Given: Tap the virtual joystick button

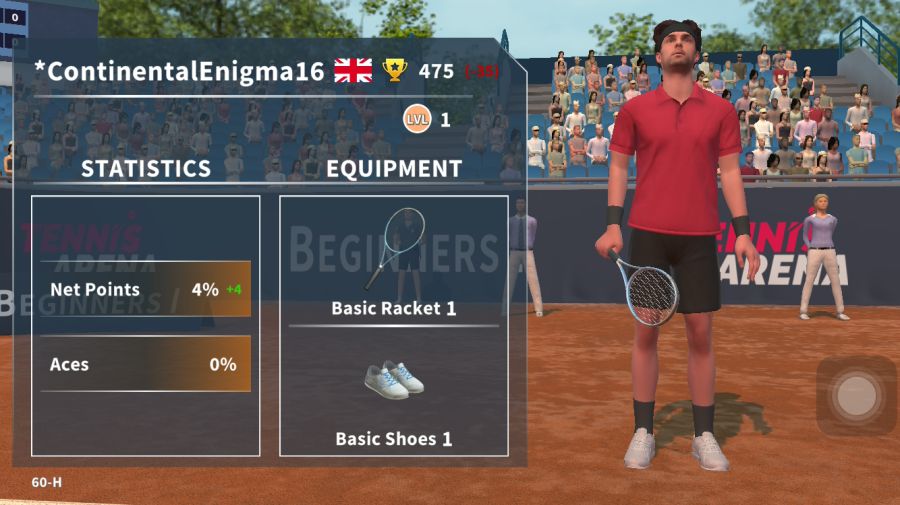Looking at the screenshot, I should 855,395.
